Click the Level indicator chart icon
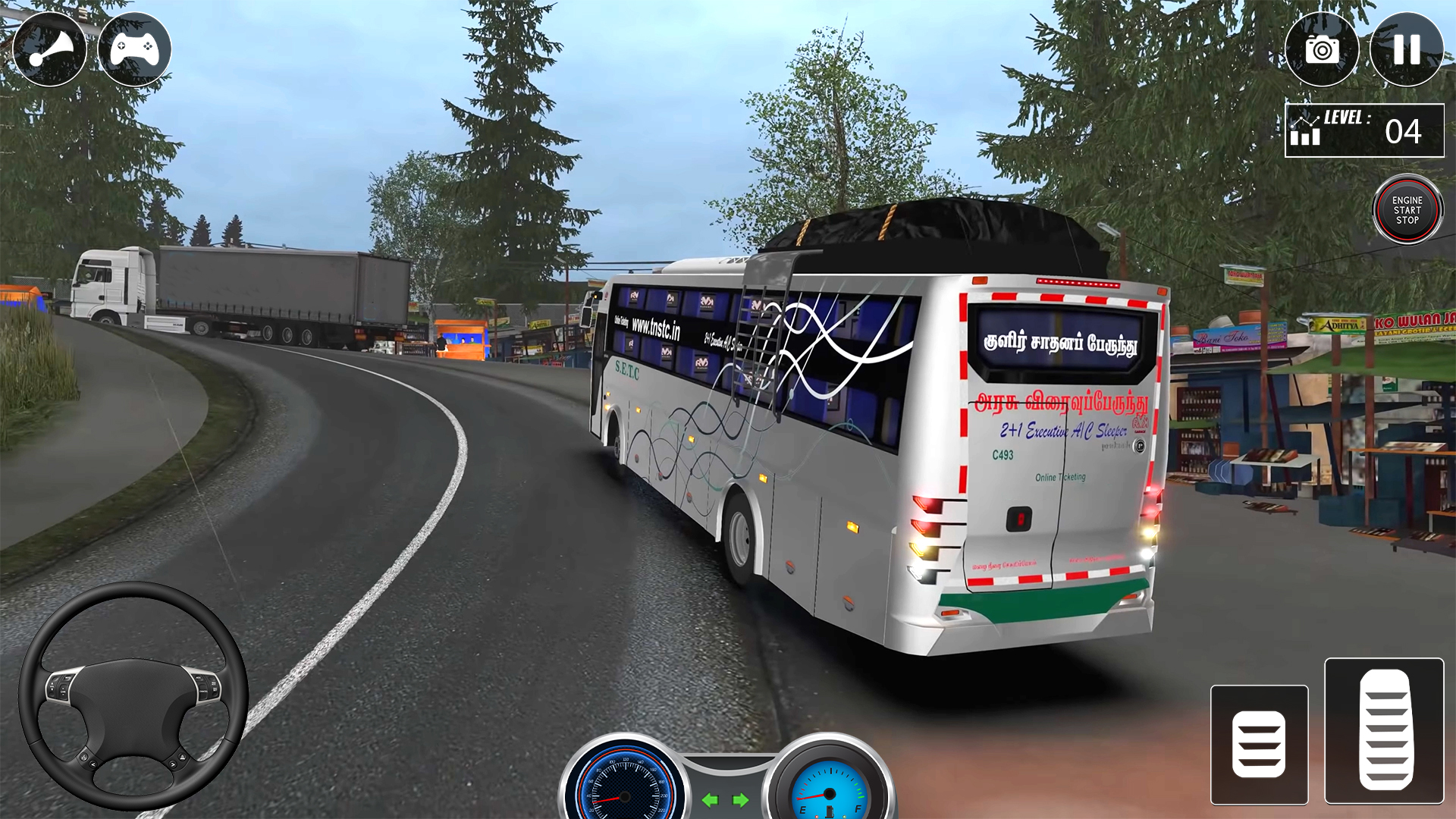This screenshot has width=1456, height=819. tap(1306, 130)
